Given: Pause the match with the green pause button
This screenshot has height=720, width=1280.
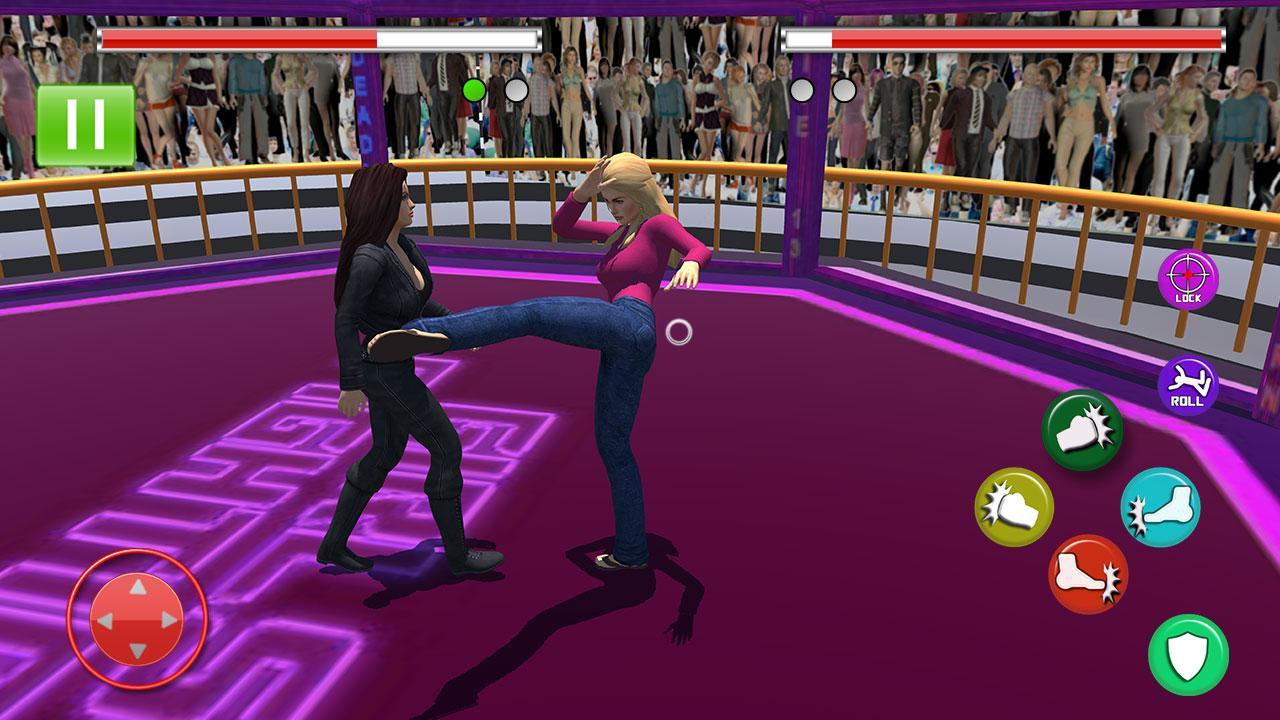Looking at the screenshot, I should tap(86, 124).
